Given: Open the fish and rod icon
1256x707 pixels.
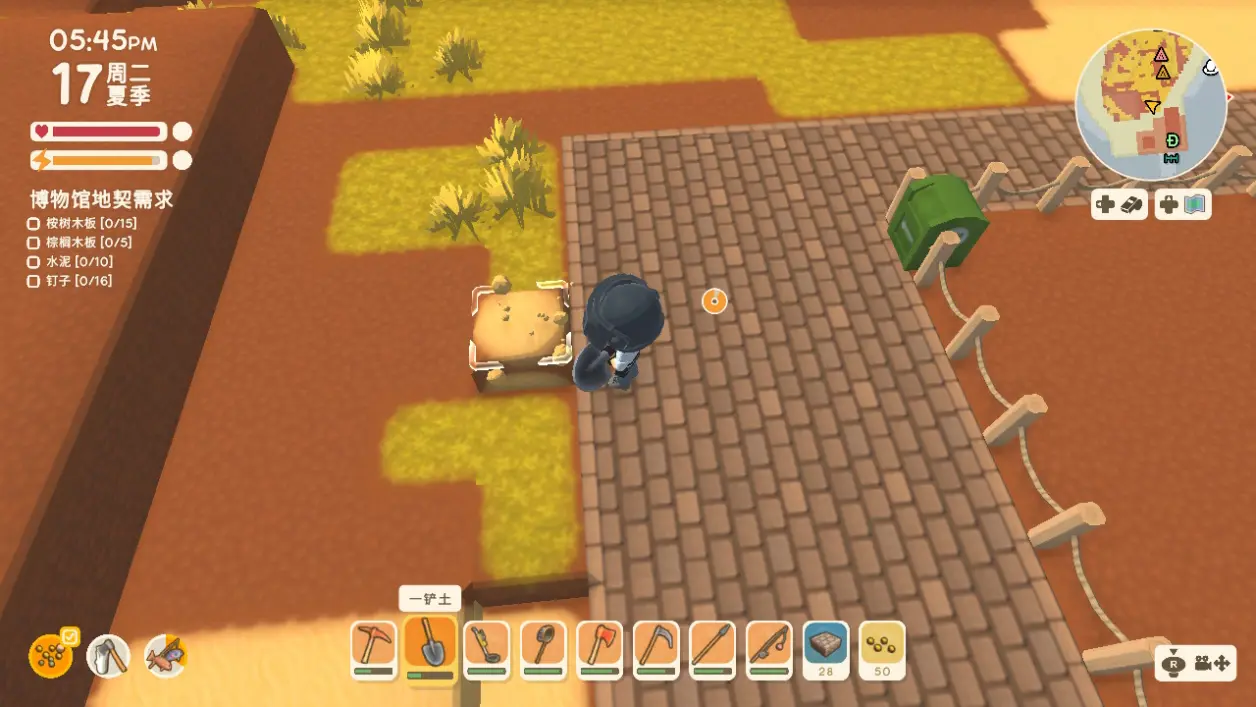Looking at the screenshot, I should click(x=166, y=656).
